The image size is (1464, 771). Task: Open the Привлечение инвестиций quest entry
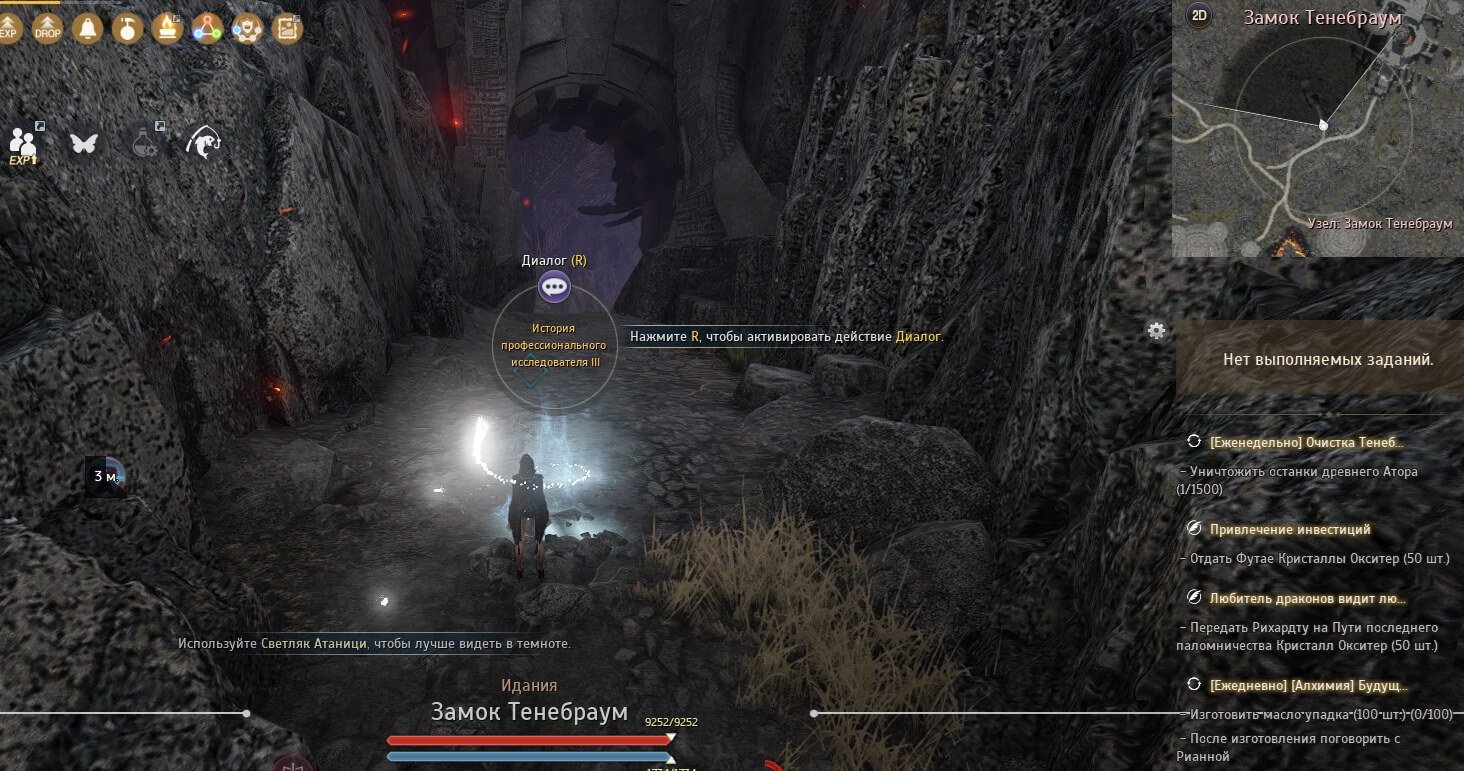tap(1290, 529)
